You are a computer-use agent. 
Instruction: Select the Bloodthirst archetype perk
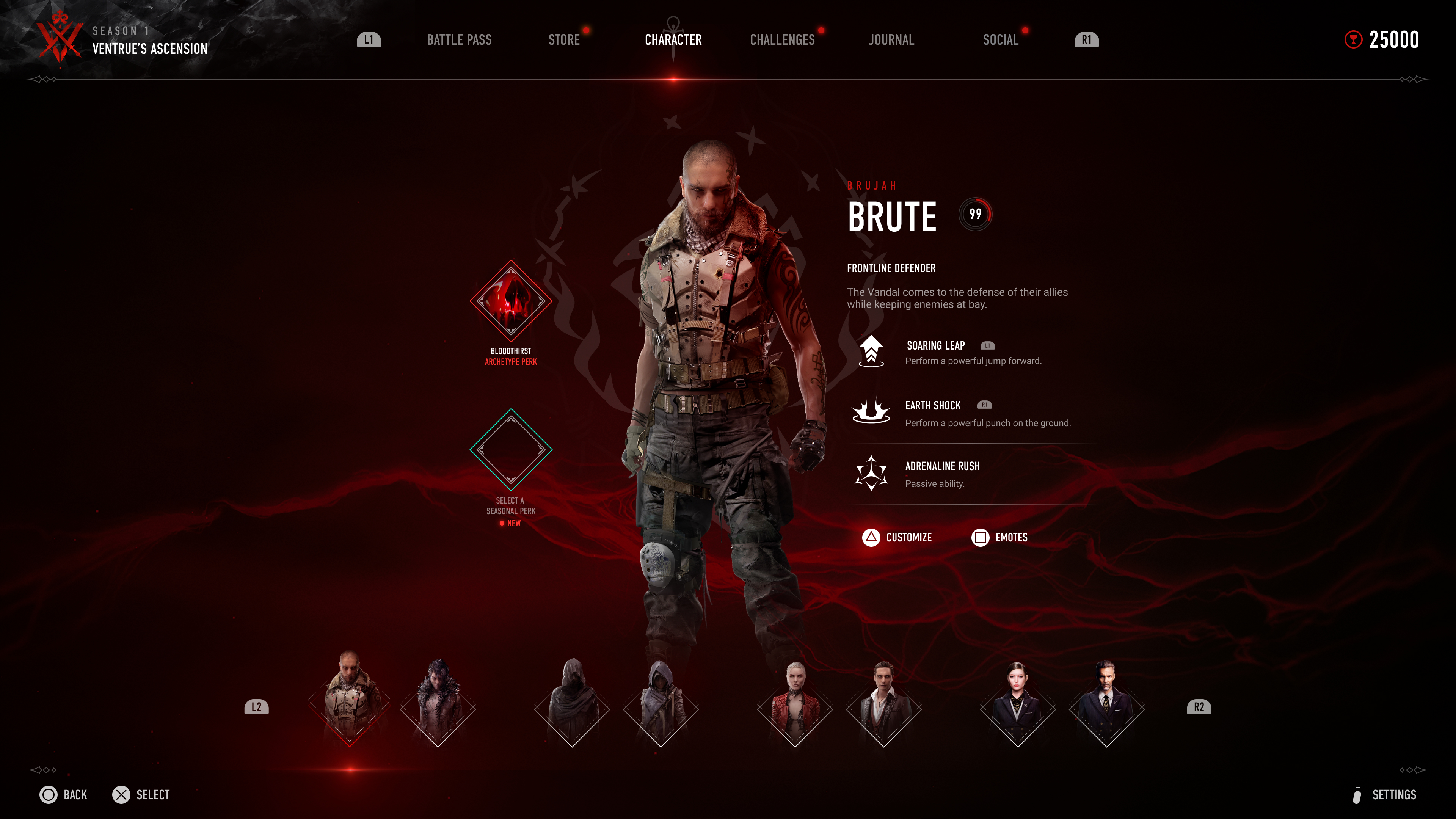(x=510, y=301)
